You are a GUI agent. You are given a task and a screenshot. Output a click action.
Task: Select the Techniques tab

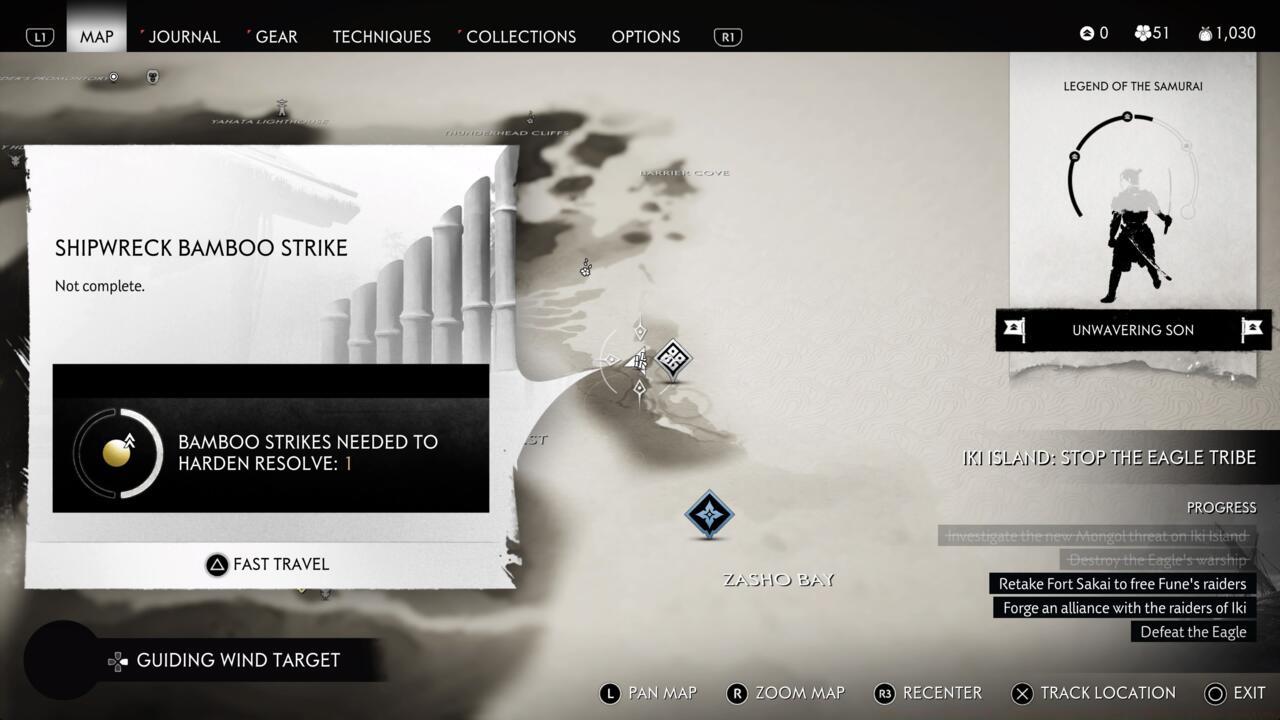[381, 36]
